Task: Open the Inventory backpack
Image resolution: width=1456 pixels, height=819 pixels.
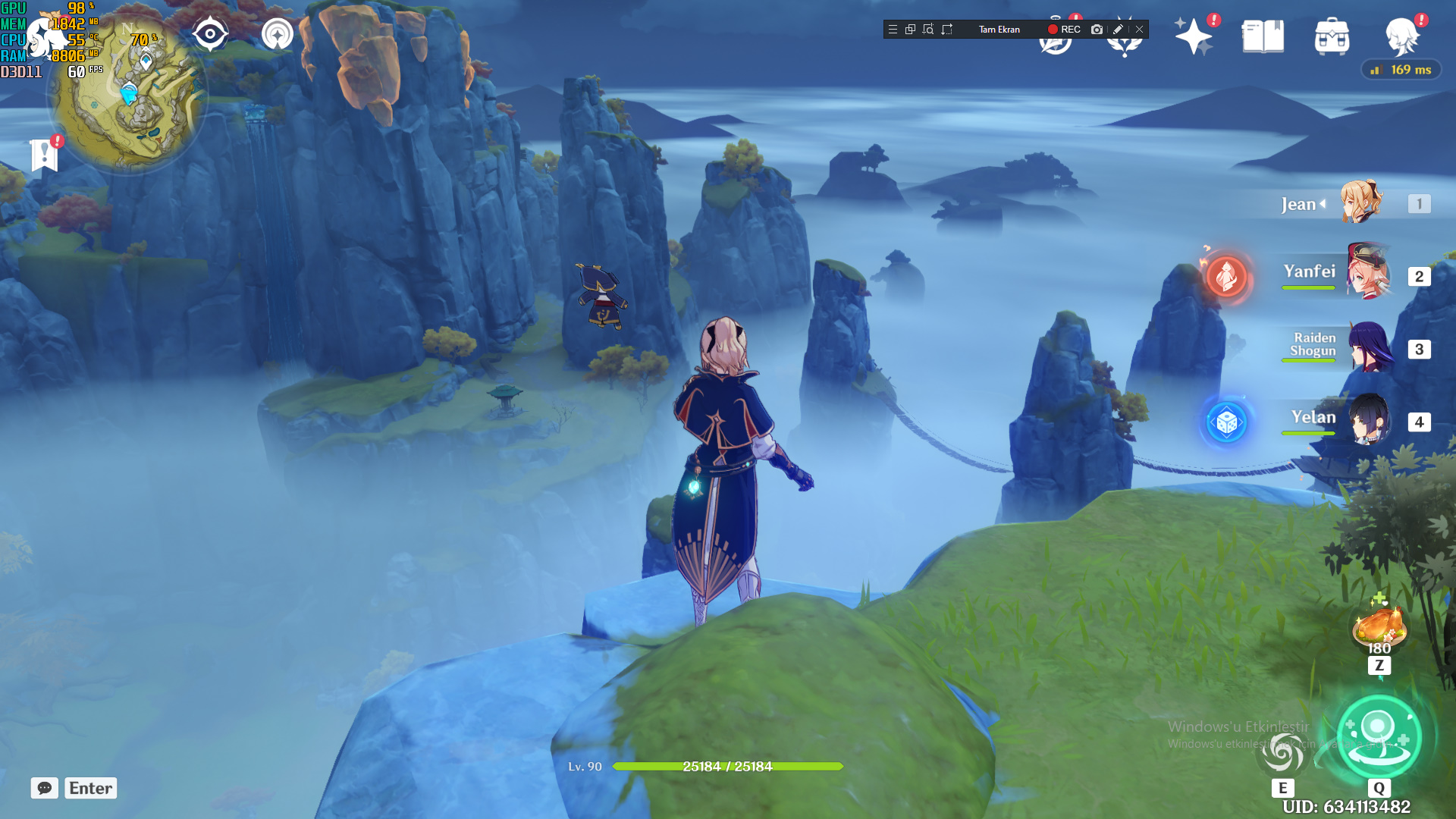Action: click(x=1332, y=36)
